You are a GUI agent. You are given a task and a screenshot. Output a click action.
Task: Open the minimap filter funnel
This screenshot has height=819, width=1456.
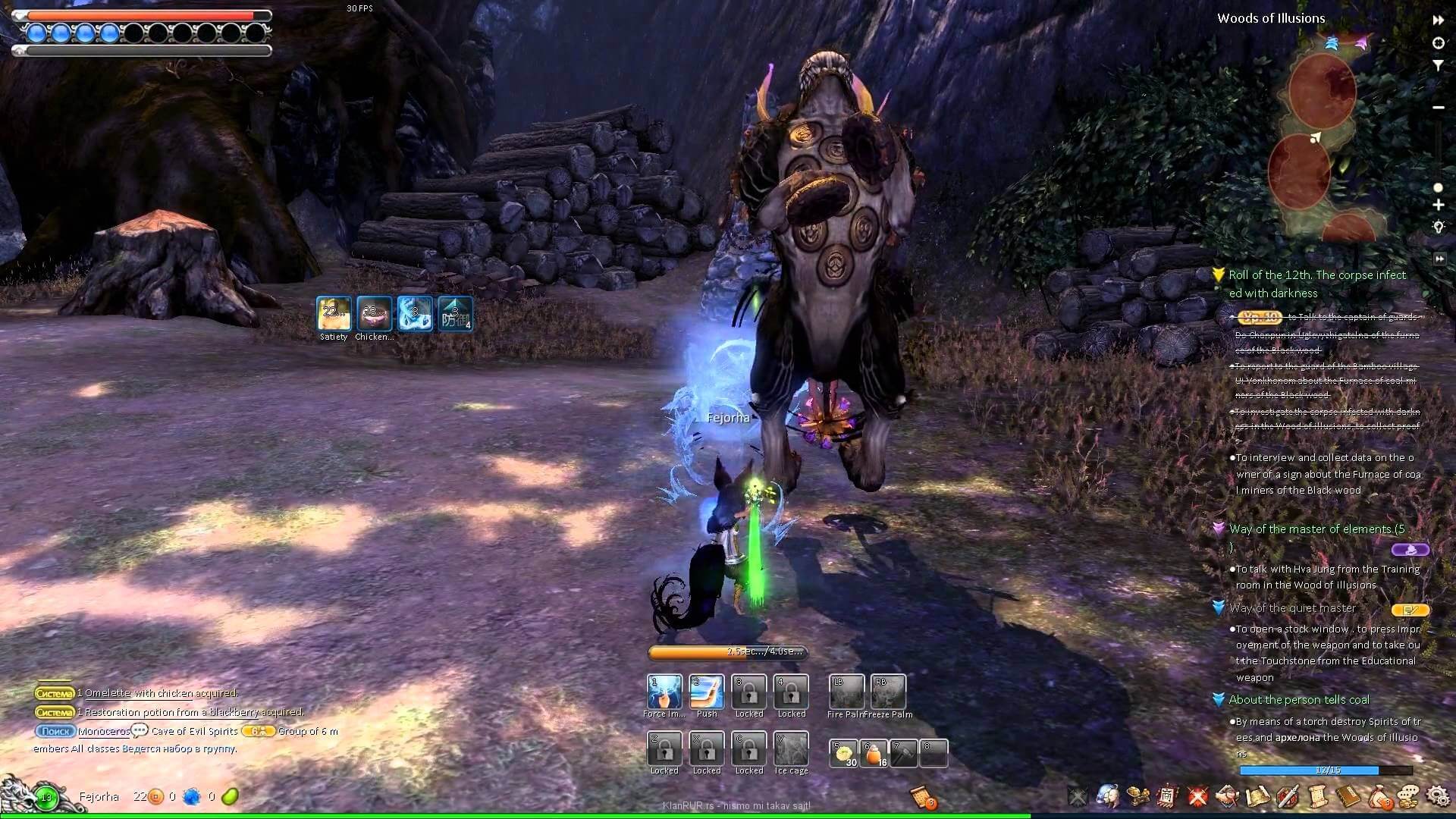pos(1438,66)
